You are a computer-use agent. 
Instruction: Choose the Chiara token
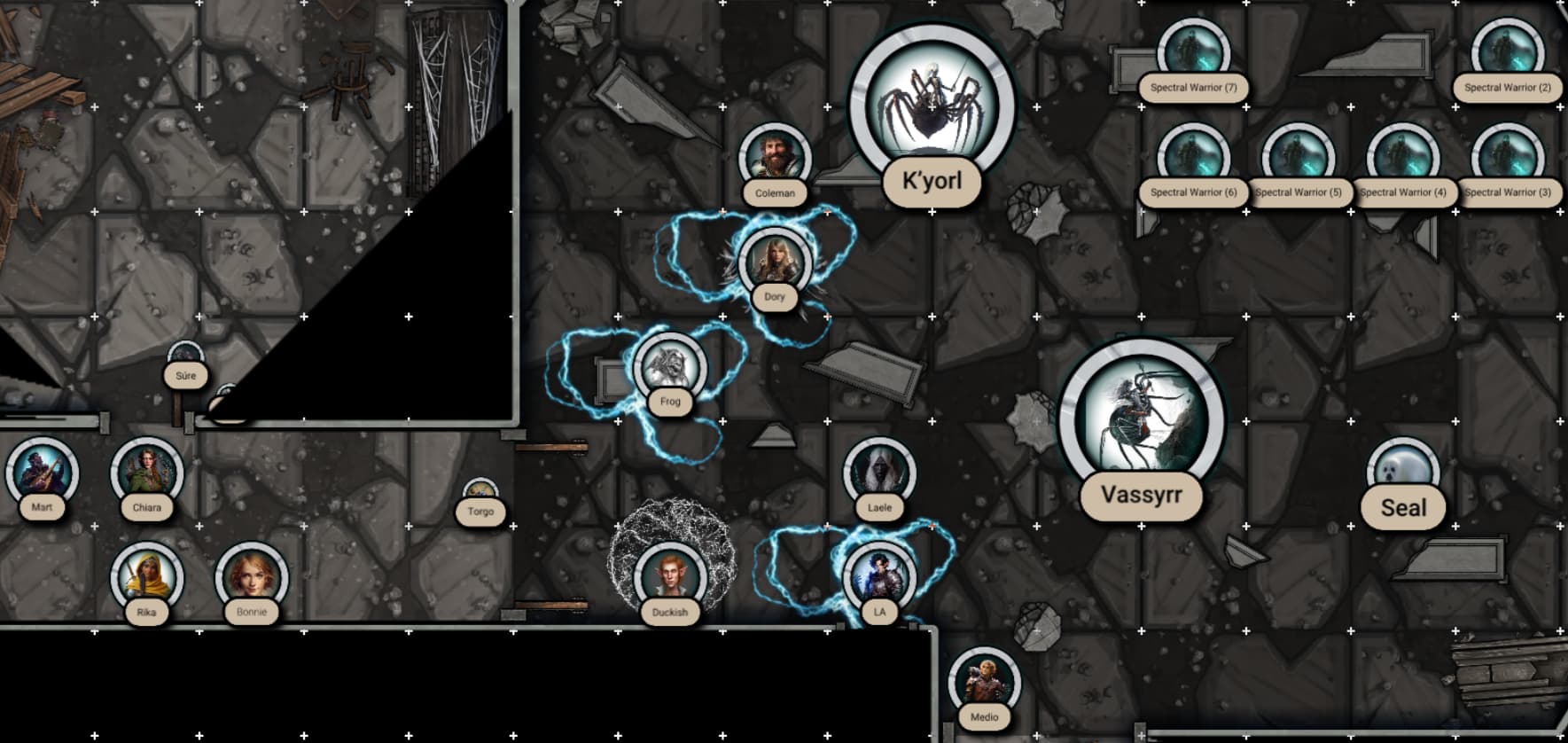pyautogui.click(x=146, y=473)
